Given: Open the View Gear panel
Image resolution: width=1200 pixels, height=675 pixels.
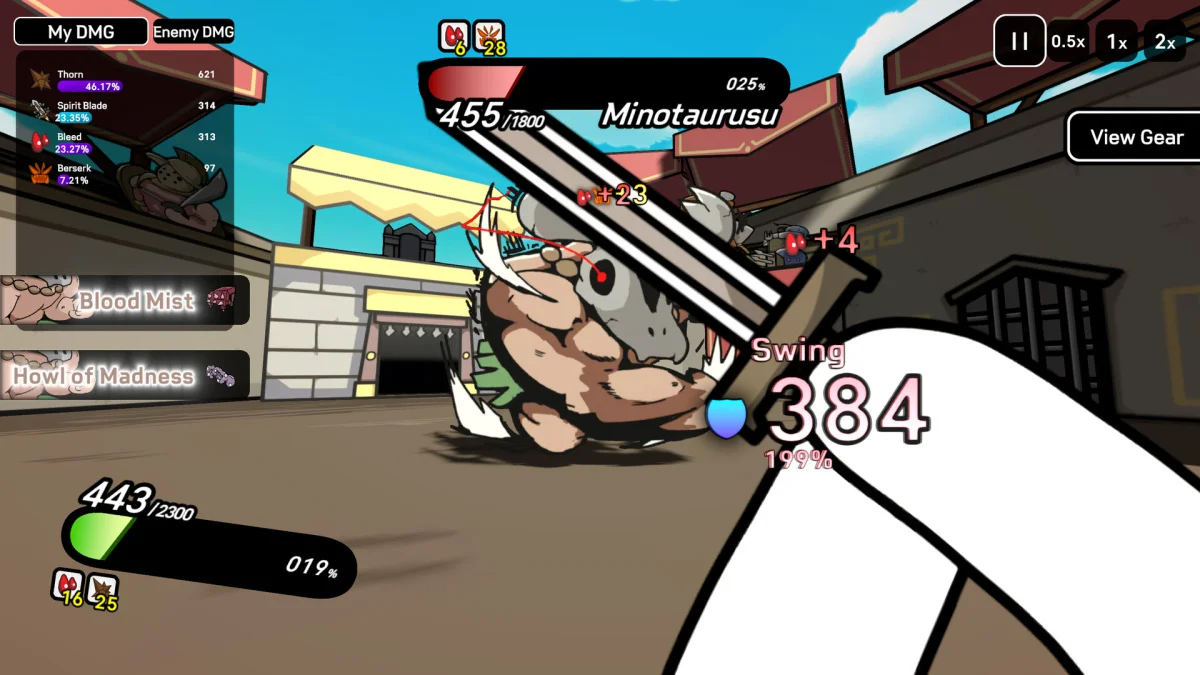Looking at the screenshot, I should coord(1136,137).
